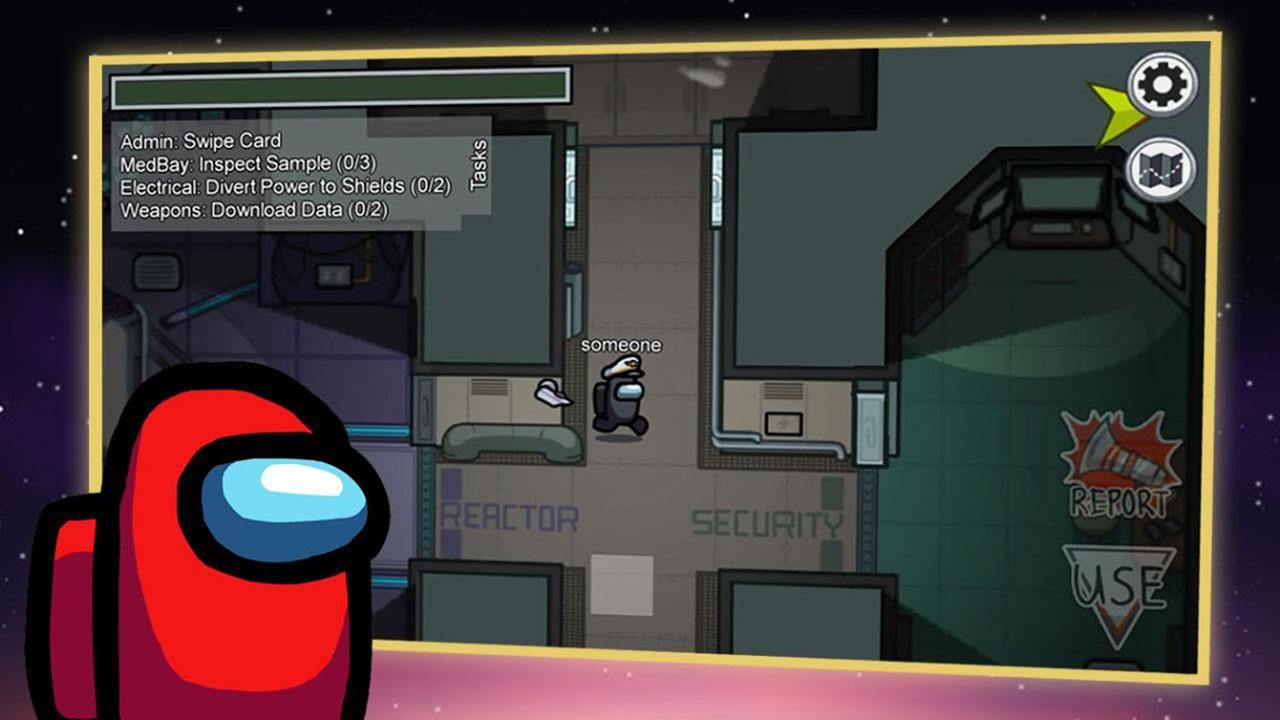The width and height of the screenshot is (1280, 720).
Task: Select the Electrical: Divert Power task
Action: click(283, 185)
